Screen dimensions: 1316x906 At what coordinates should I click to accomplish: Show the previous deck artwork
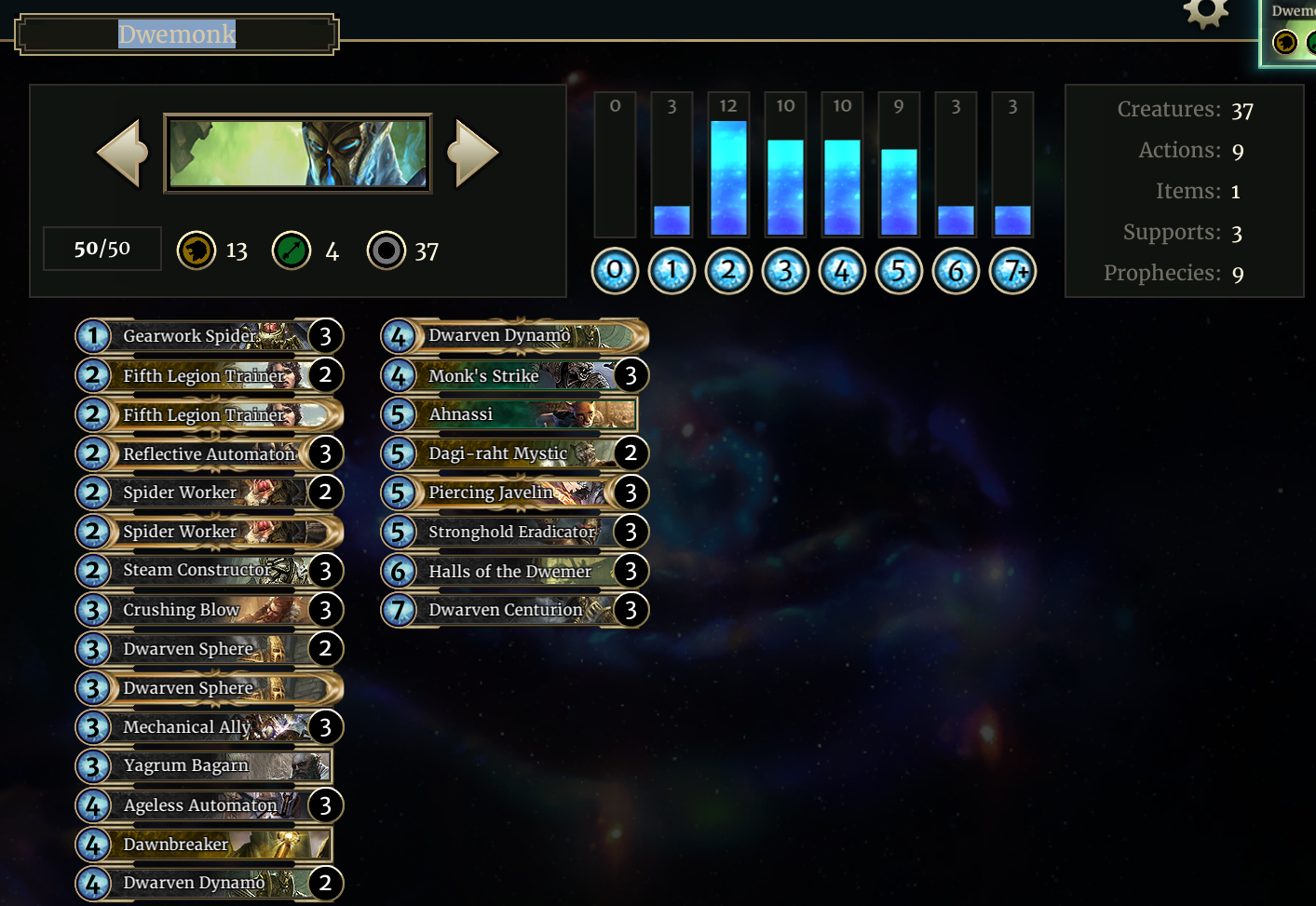122,153
